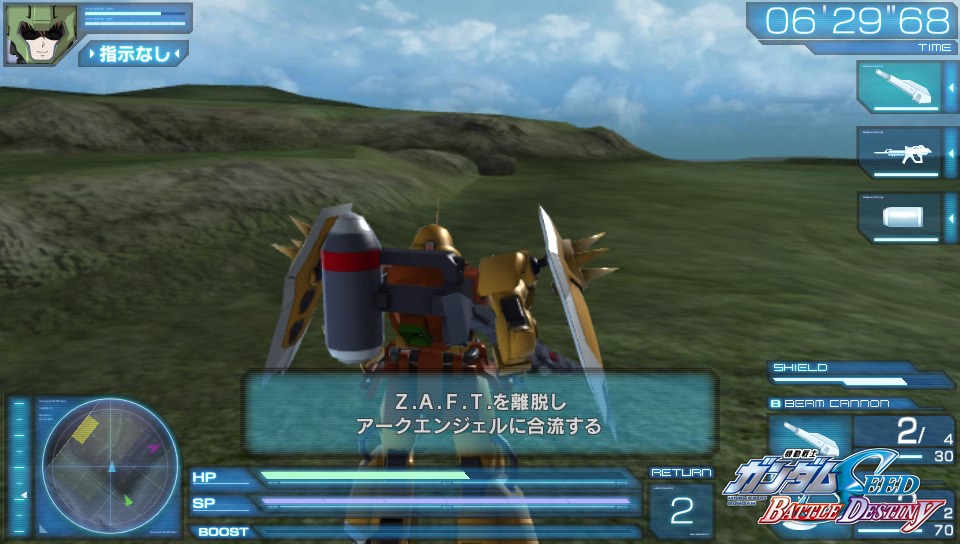
Task: Pick the cylindrical canister weapon slot
Action: (898, 218)
